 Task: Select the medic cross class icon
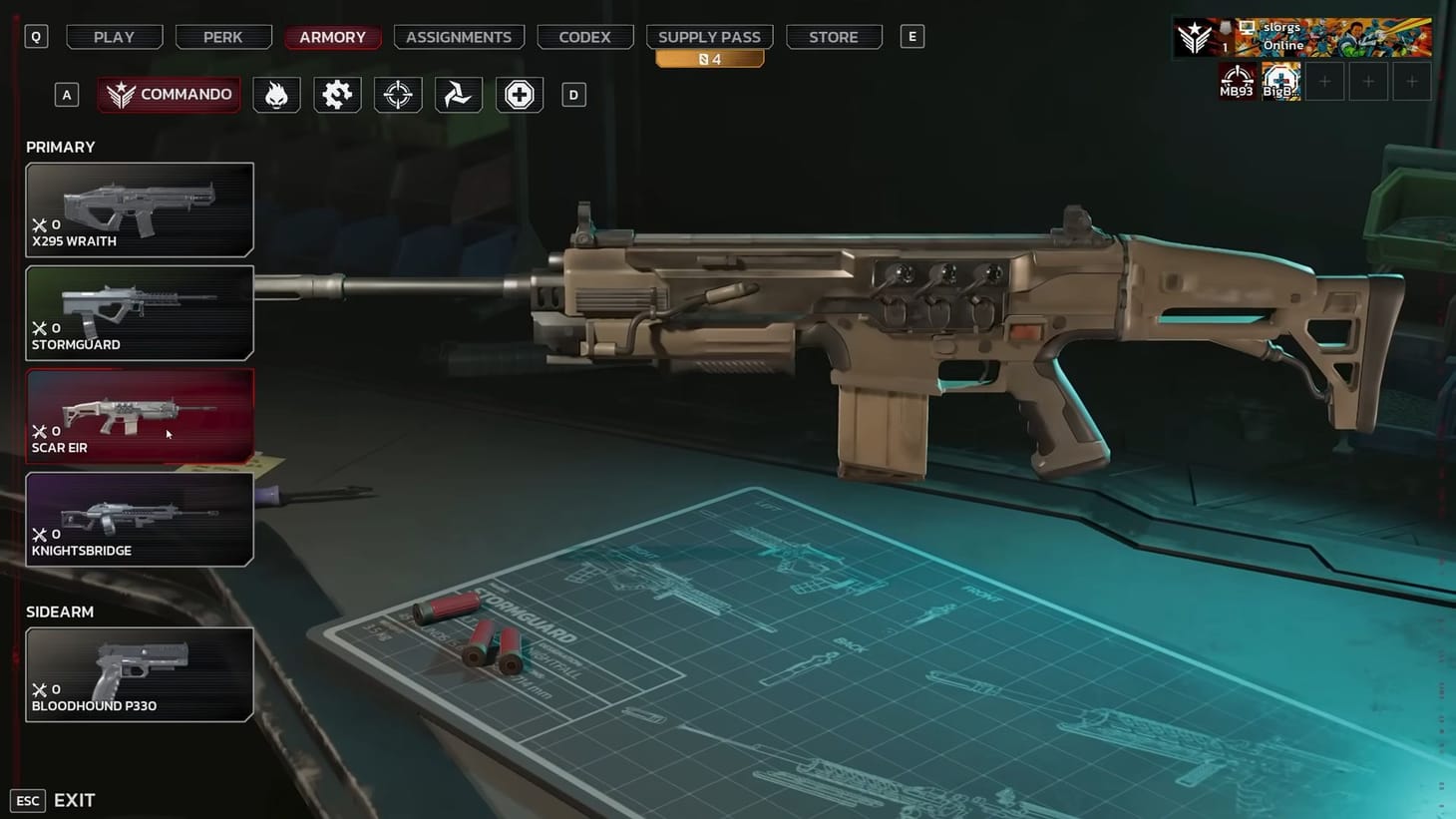(519, 94)
